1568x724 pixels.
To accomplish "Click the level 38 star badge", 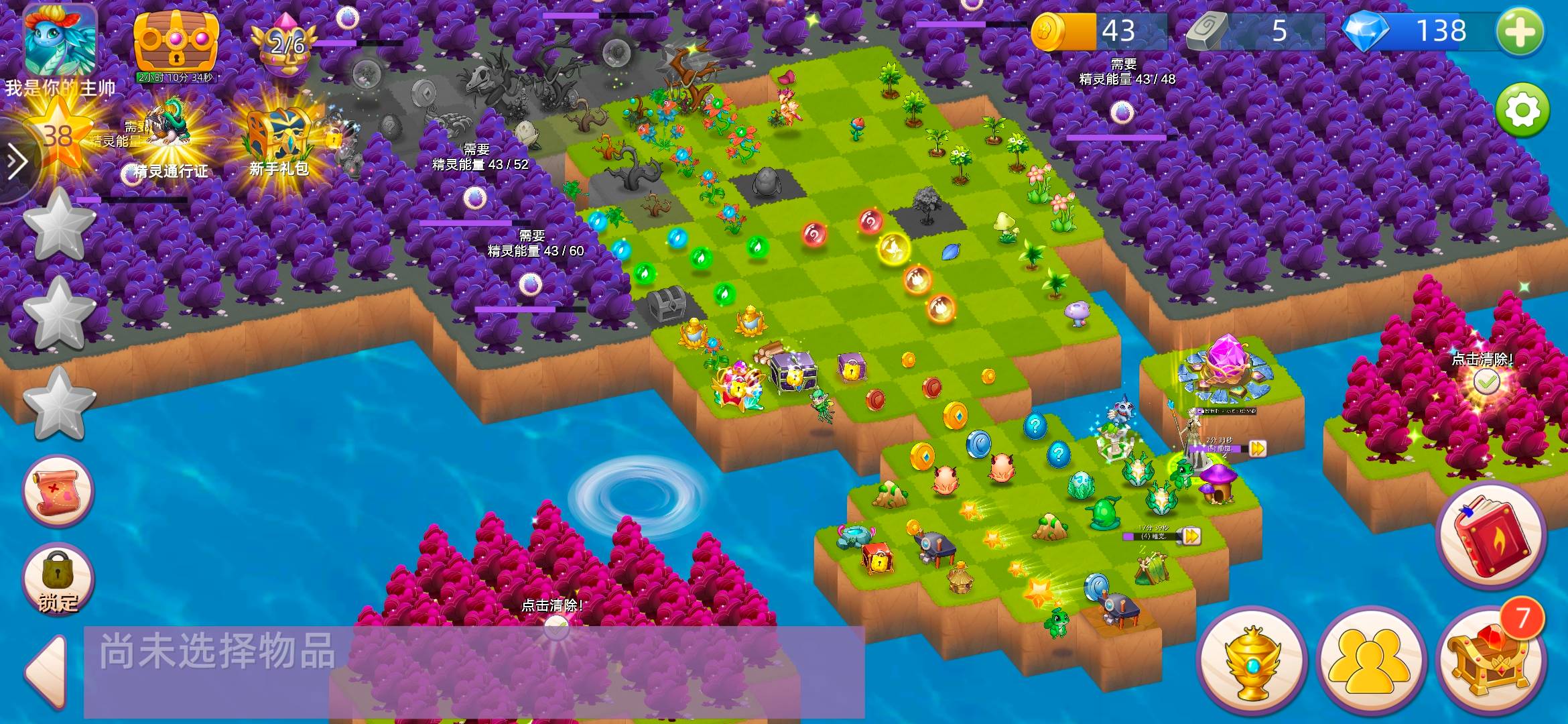I will (x=59, y=136).
